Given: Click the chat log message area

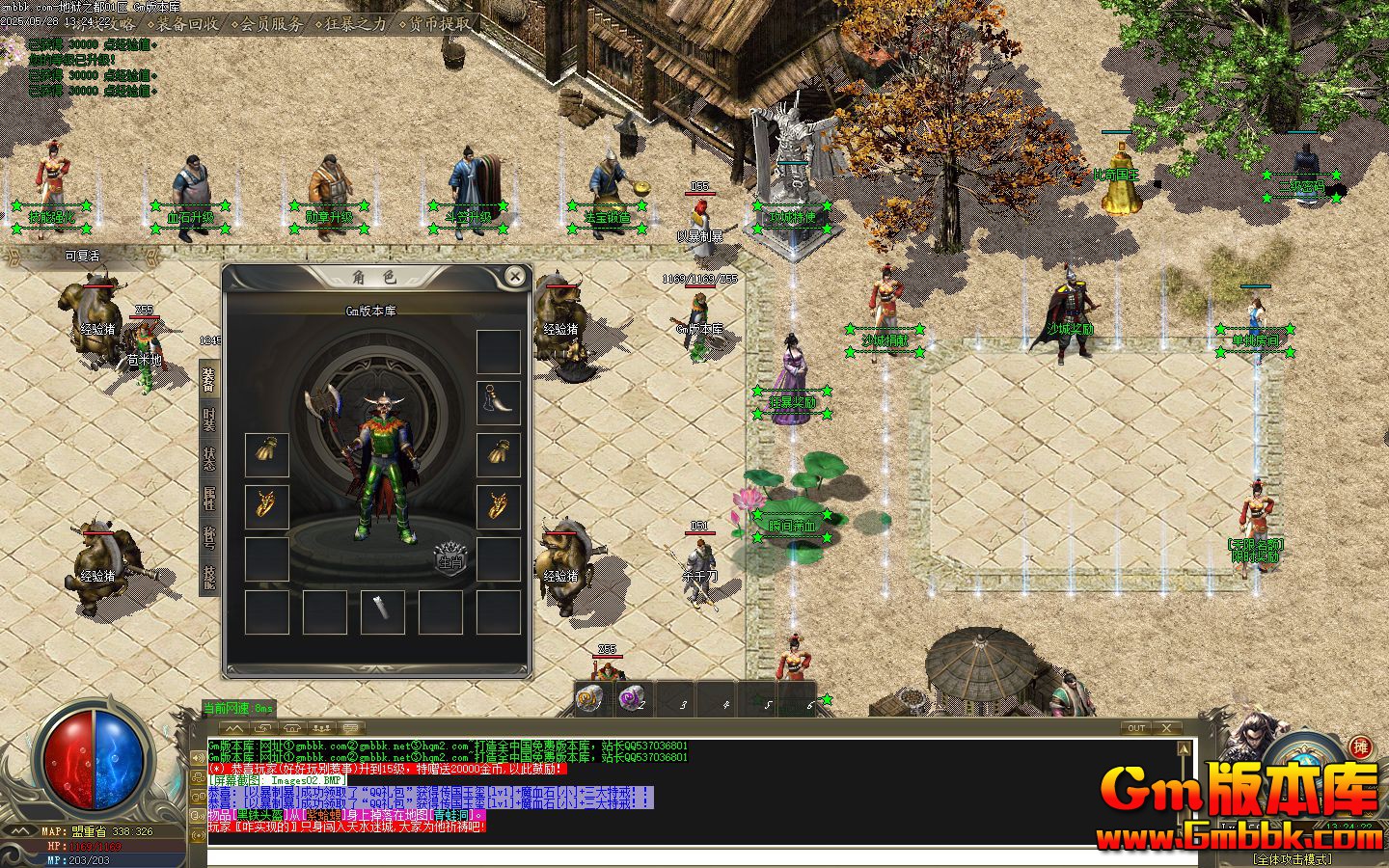Looking at the screenshot, I should pyautogui.click(x=690, y=786).
